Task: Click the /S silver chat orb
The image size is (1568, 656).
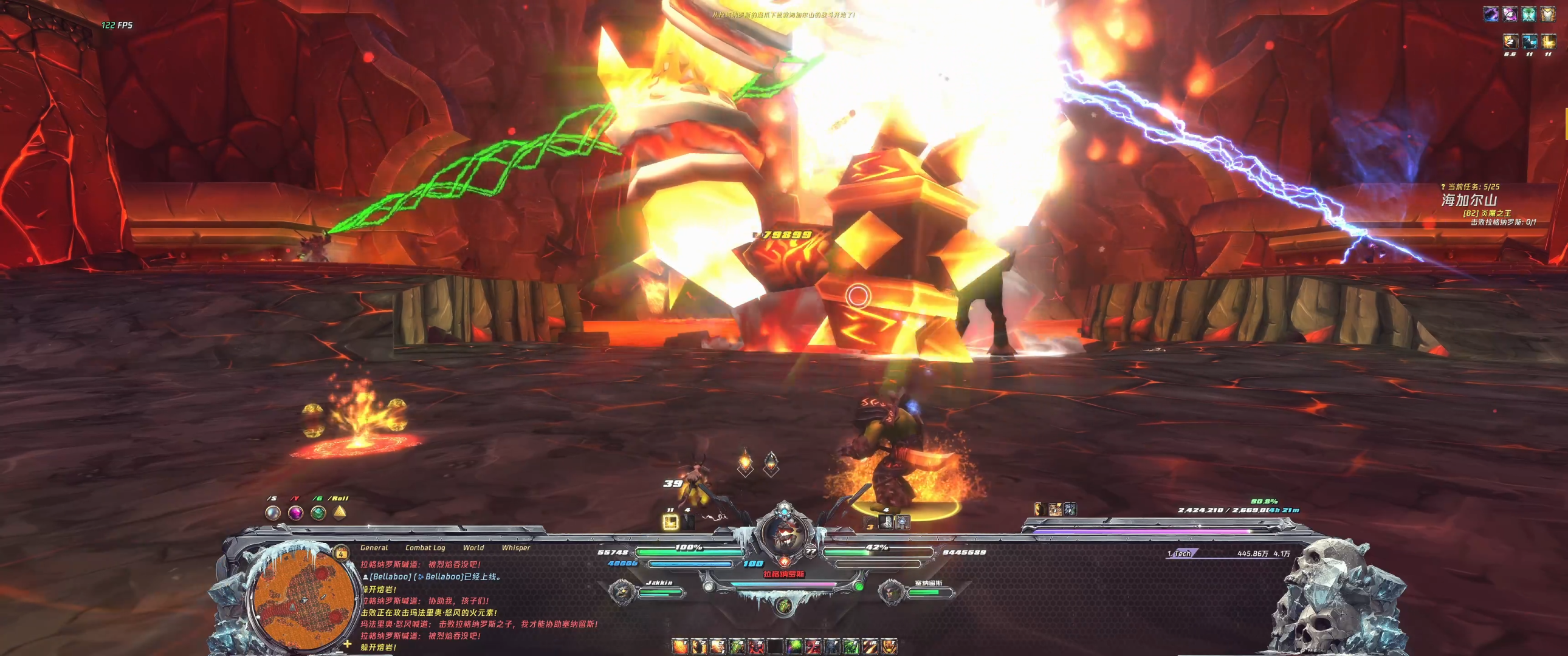Action: point(273,513)
